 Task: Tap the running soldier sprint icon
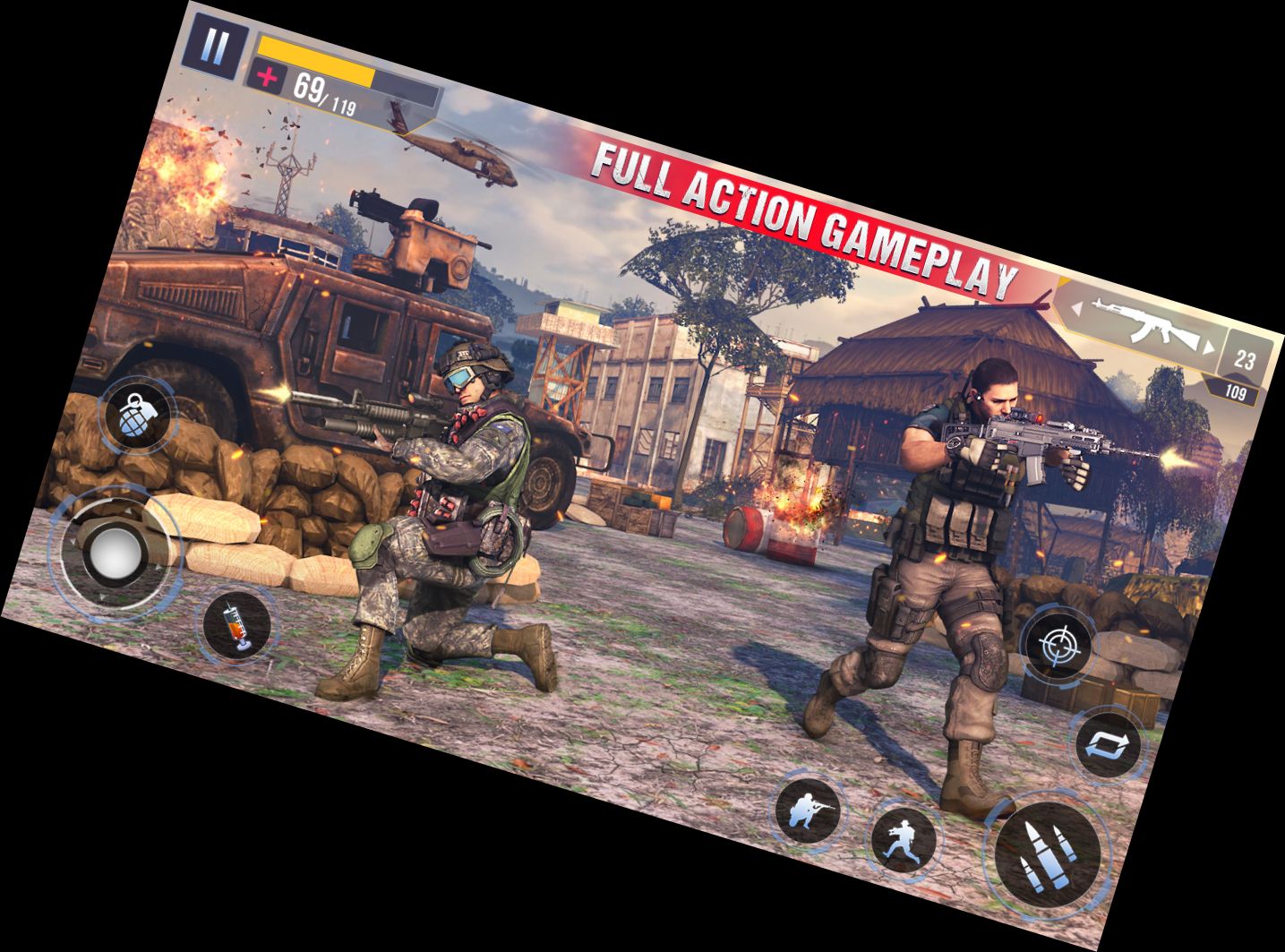[904, 841]
